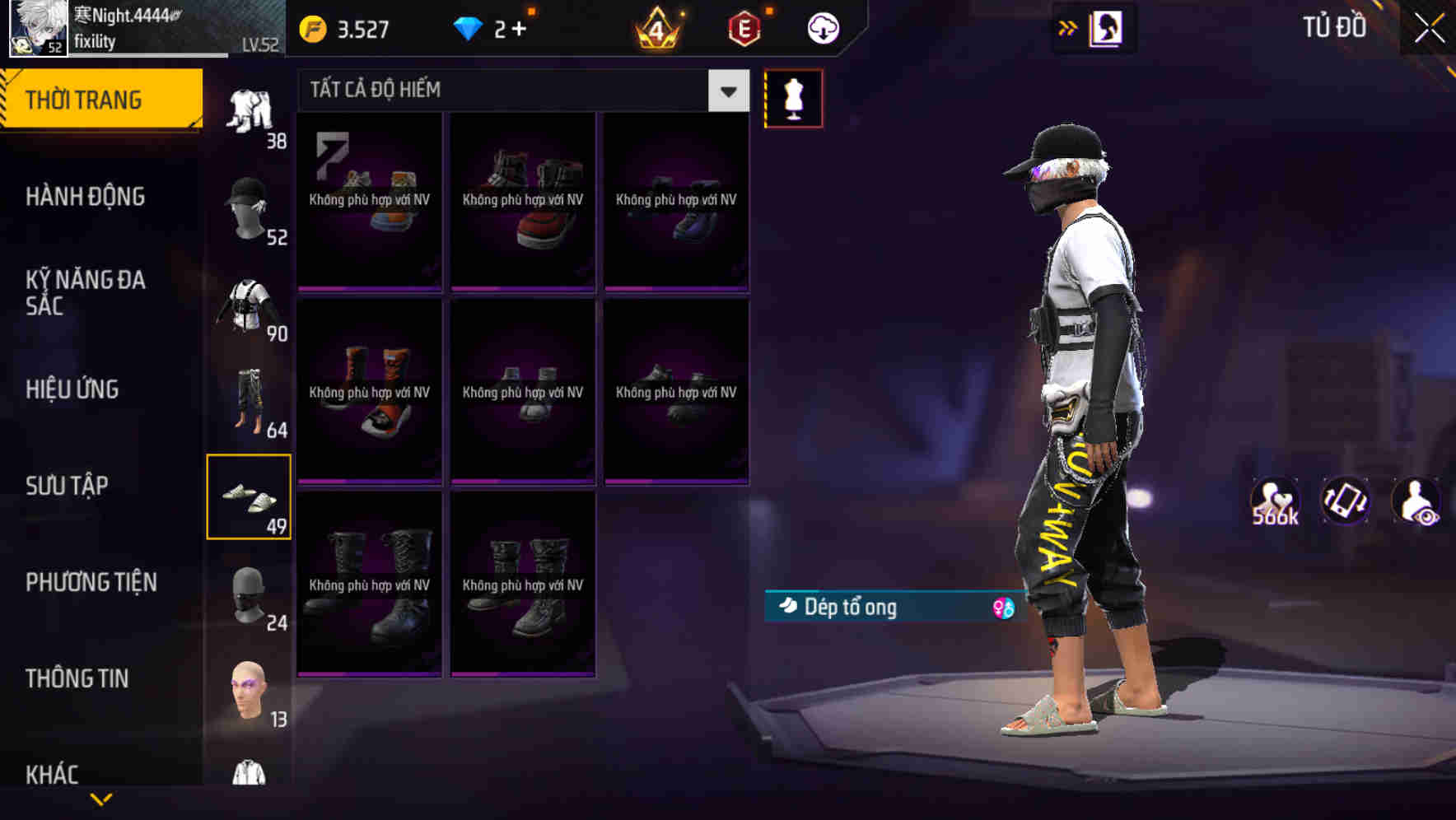Toggle the gender switch on Dép tổ ong
Viewport: 1456px width, 820px height.
[x=1001, y=609]
